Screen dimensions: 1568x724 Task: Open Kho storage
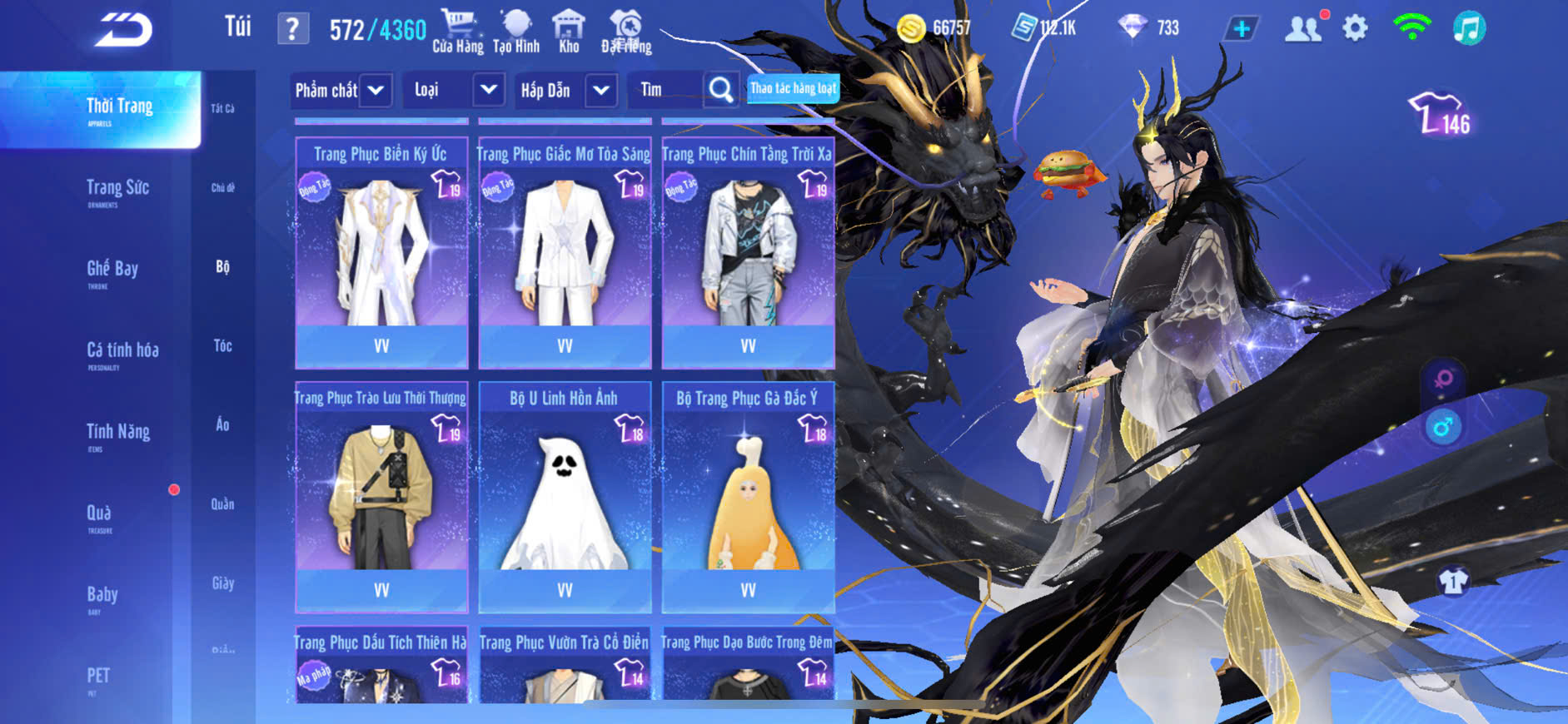coord(569,32)
